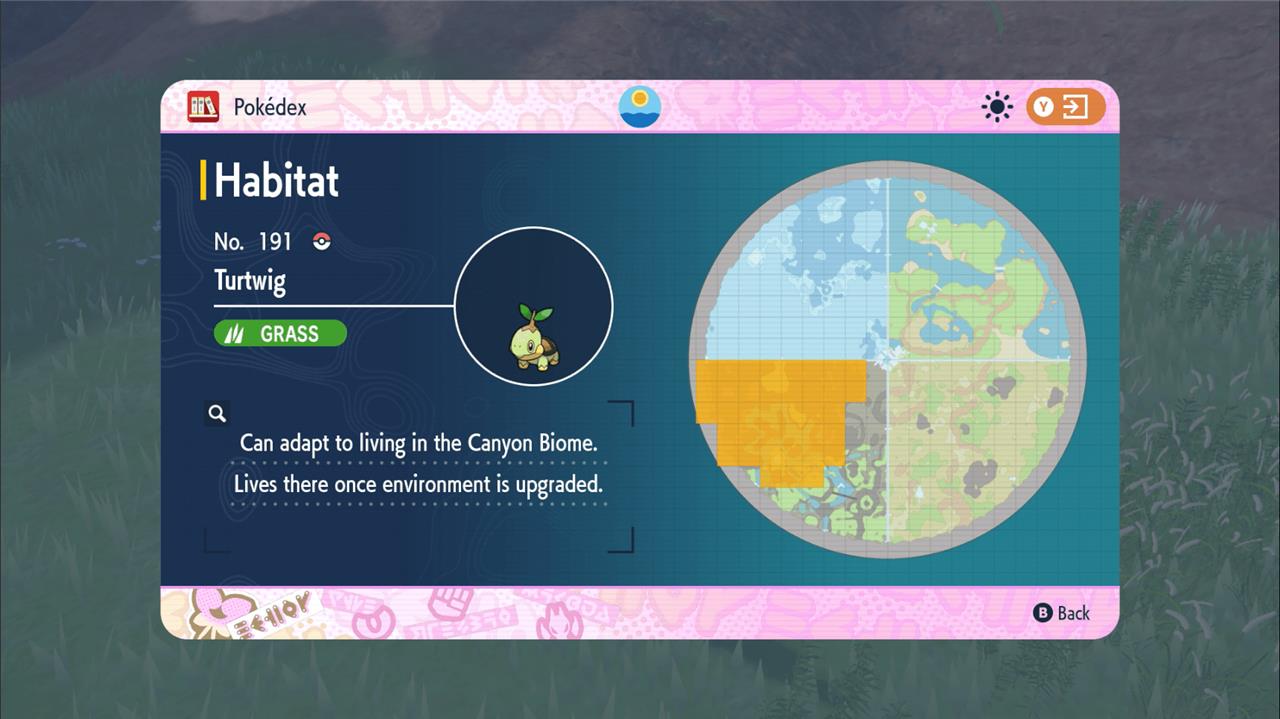
Task: Toggle the sun daytime icon
Action: tap(997, 107)
